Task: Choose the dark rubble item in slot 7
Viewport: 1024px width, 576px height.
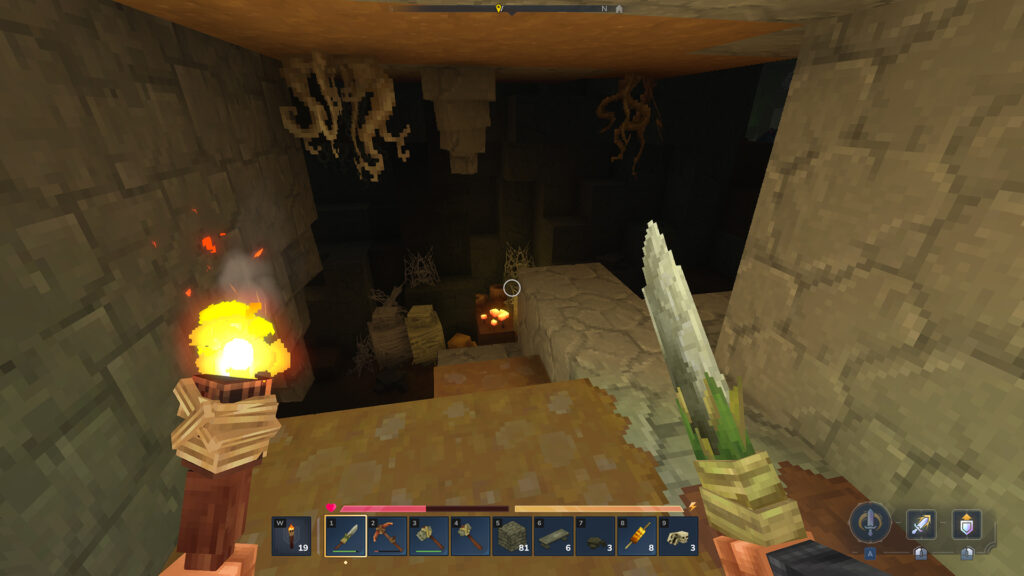Action: [x=595, y=535]
